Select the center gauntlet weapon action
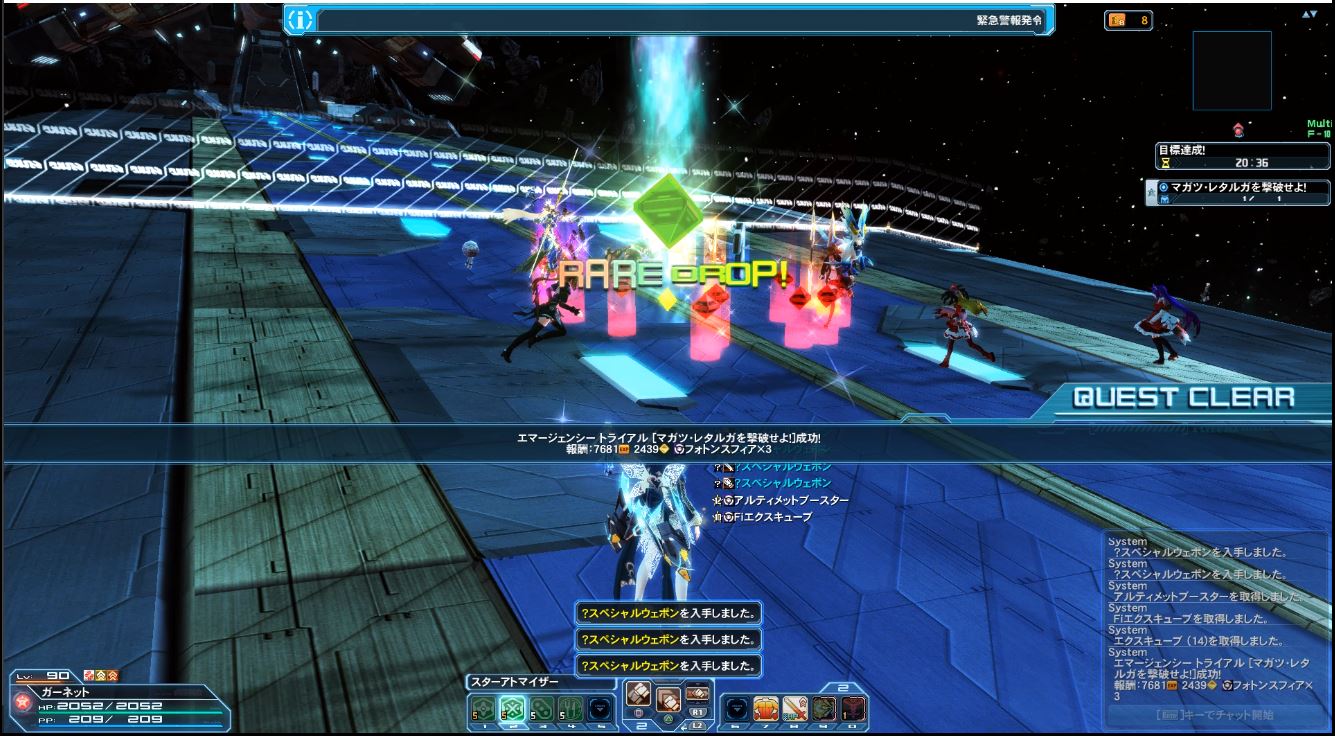 click(668, 699)
